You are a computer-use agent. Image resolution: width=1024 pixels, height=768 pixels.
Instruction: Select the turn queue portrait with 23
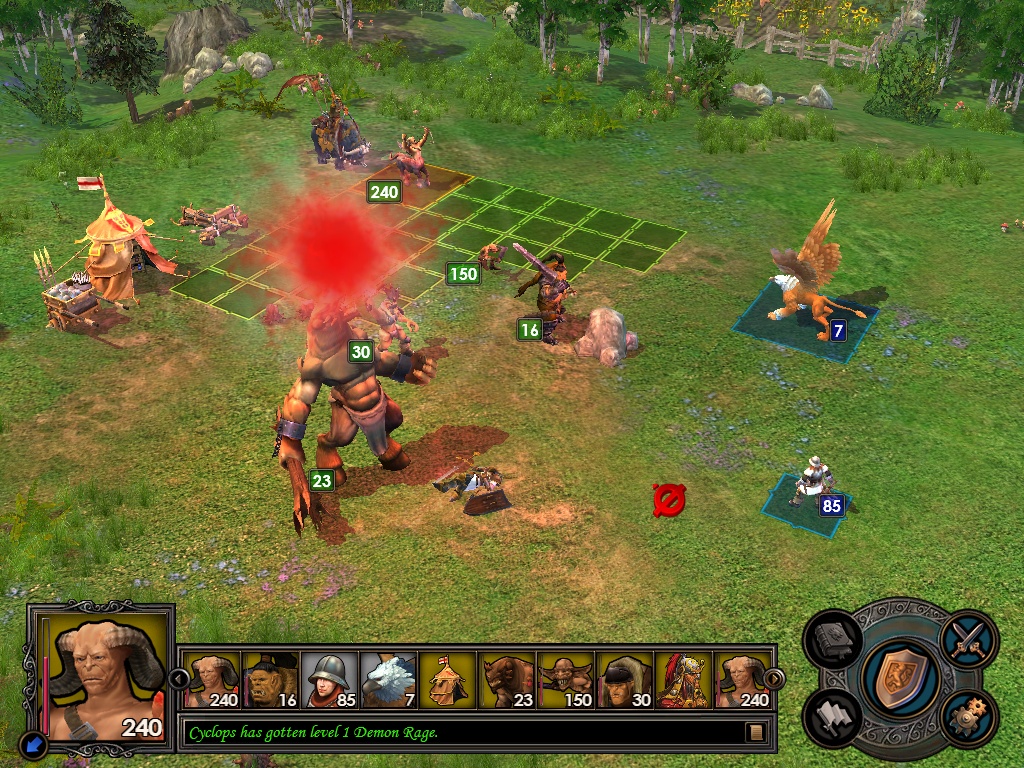[x=506, y=680]
